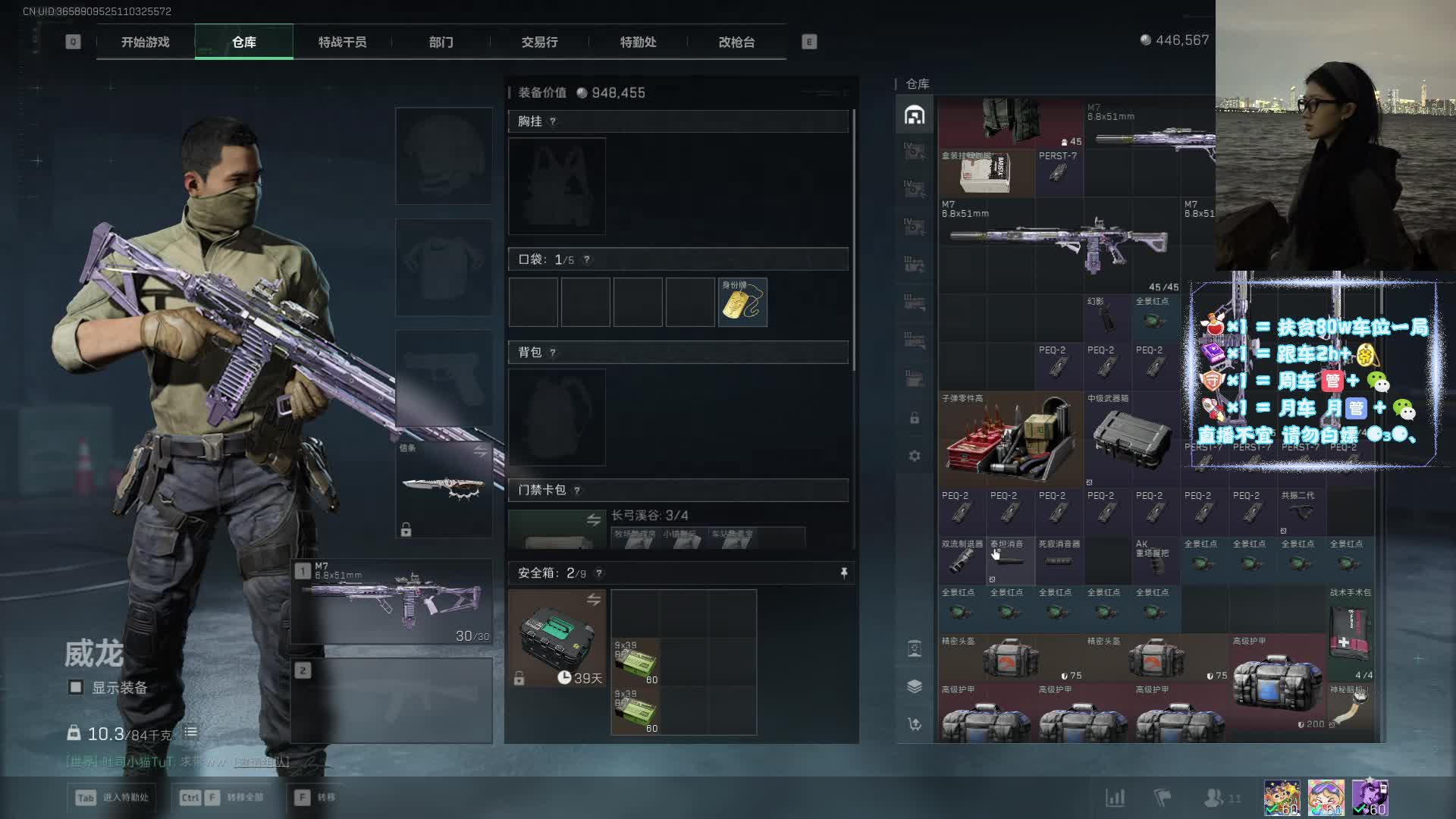Pick the 子弹零件箱 crate in warehouse
The width and height of the screenshot is (1456, 819).
tap(1010, 439)
